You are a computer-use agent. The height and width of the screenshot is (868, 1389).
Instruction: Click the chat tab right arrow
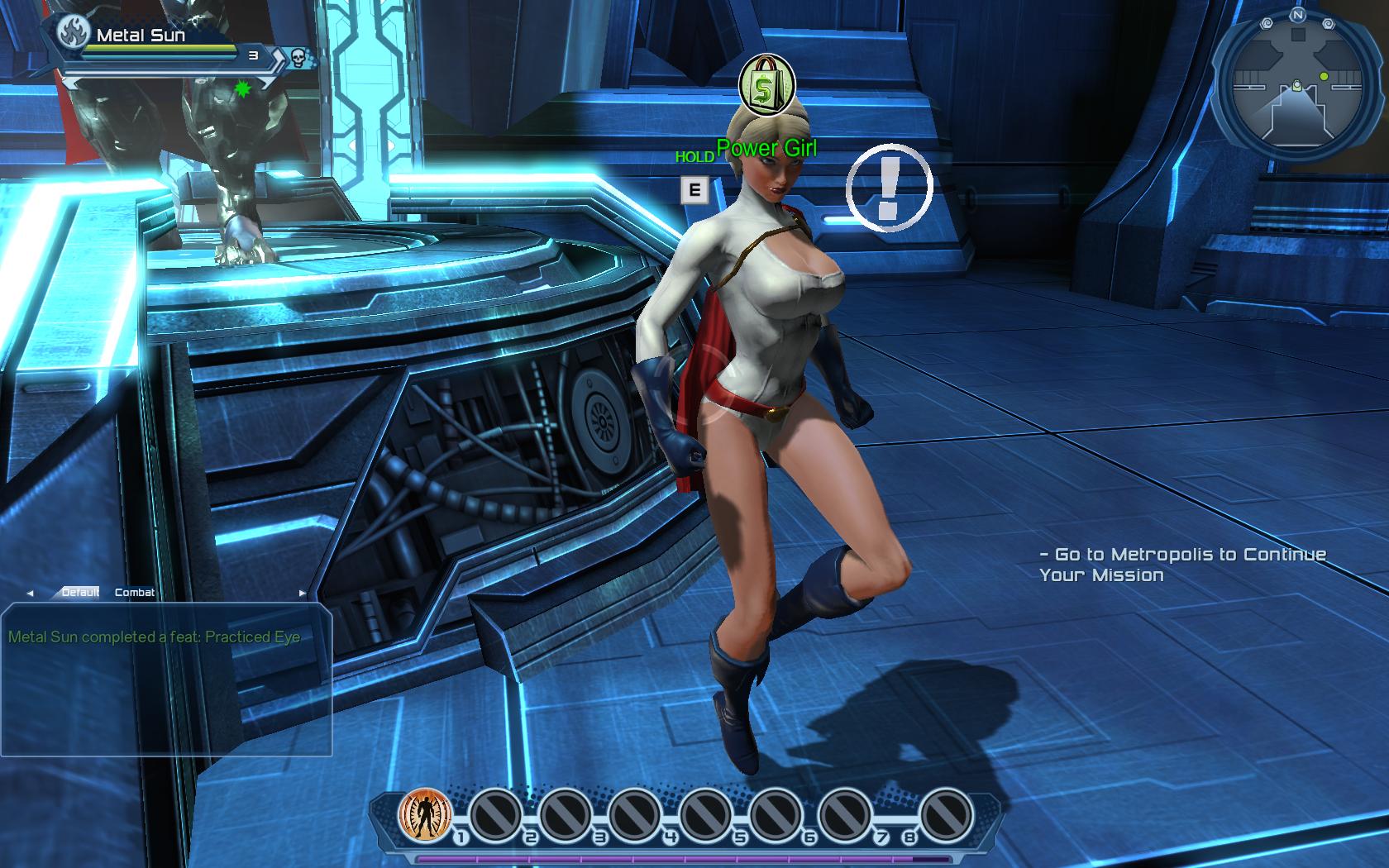[302, 594]
